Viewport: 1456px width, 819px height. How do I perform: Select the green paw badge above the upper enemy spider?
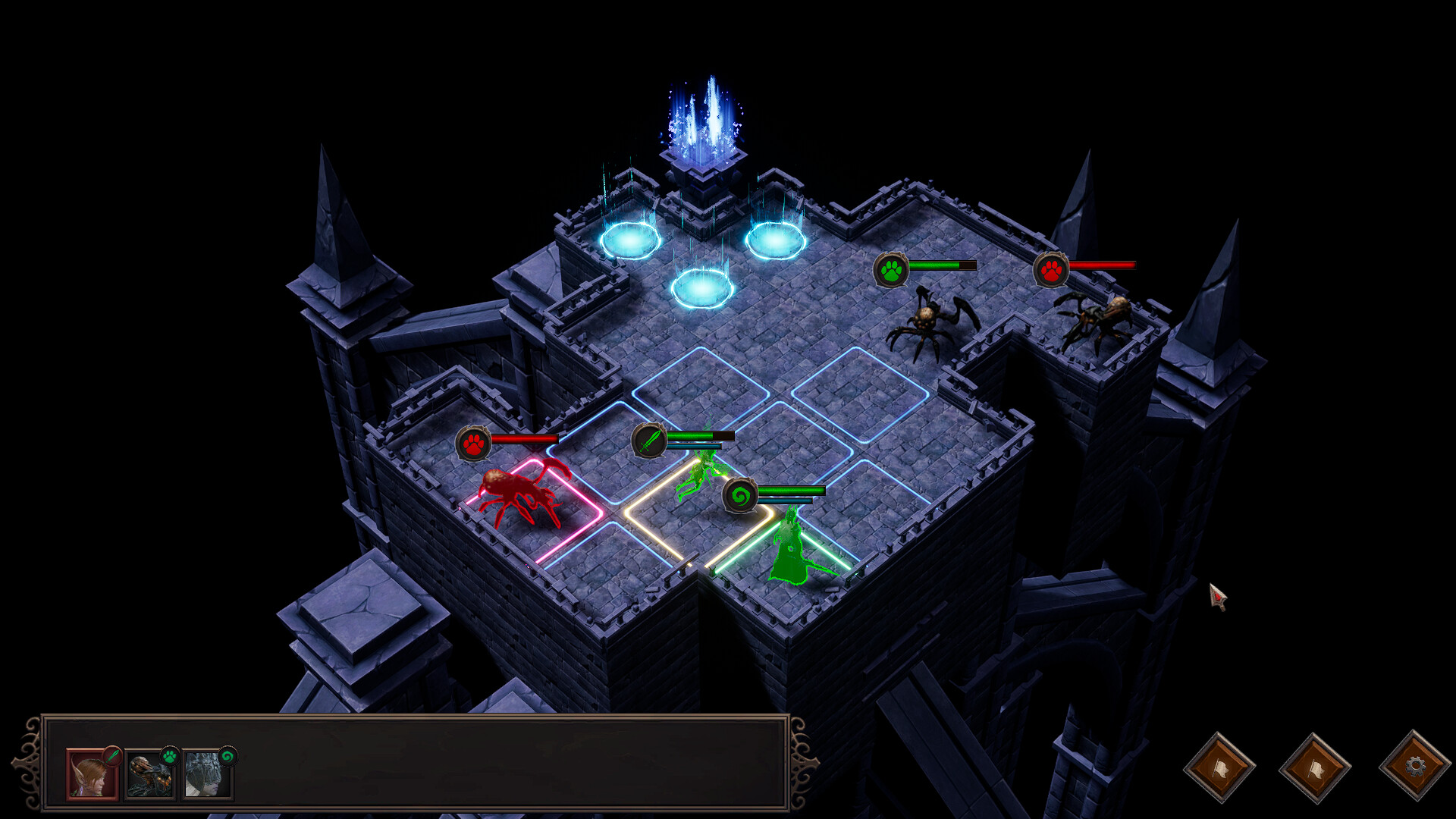892,269
